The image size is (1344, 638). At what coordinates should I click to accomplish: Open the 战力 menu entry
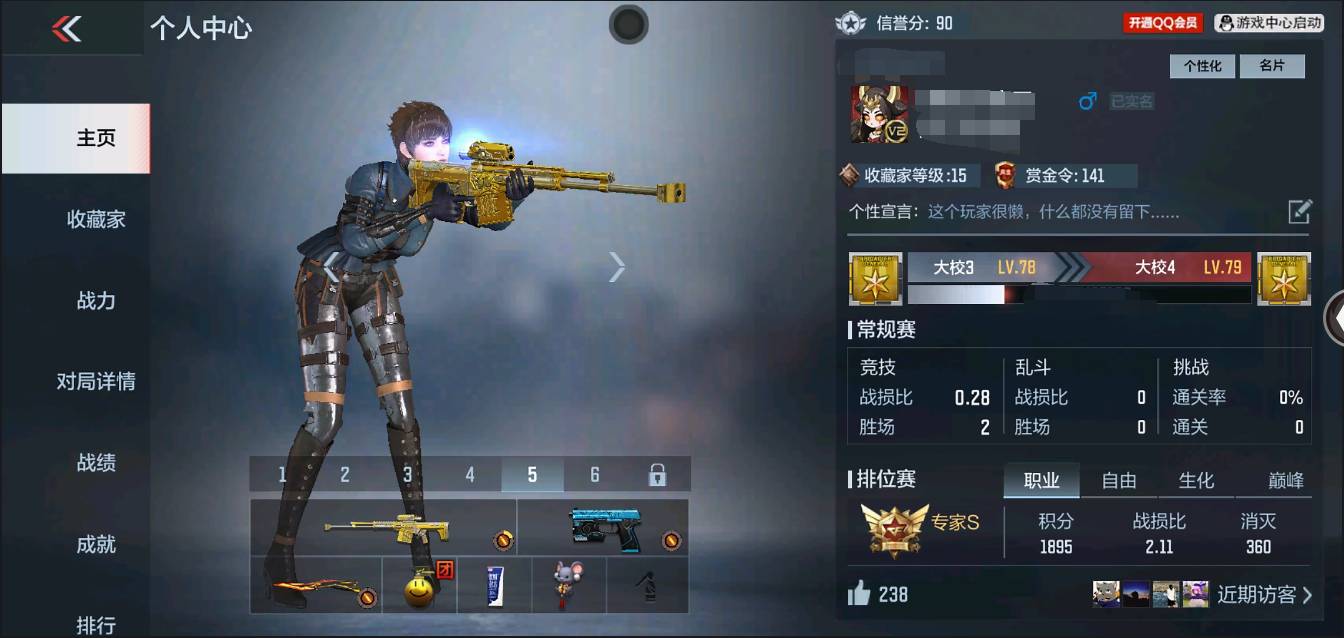[x=96, y=300]
